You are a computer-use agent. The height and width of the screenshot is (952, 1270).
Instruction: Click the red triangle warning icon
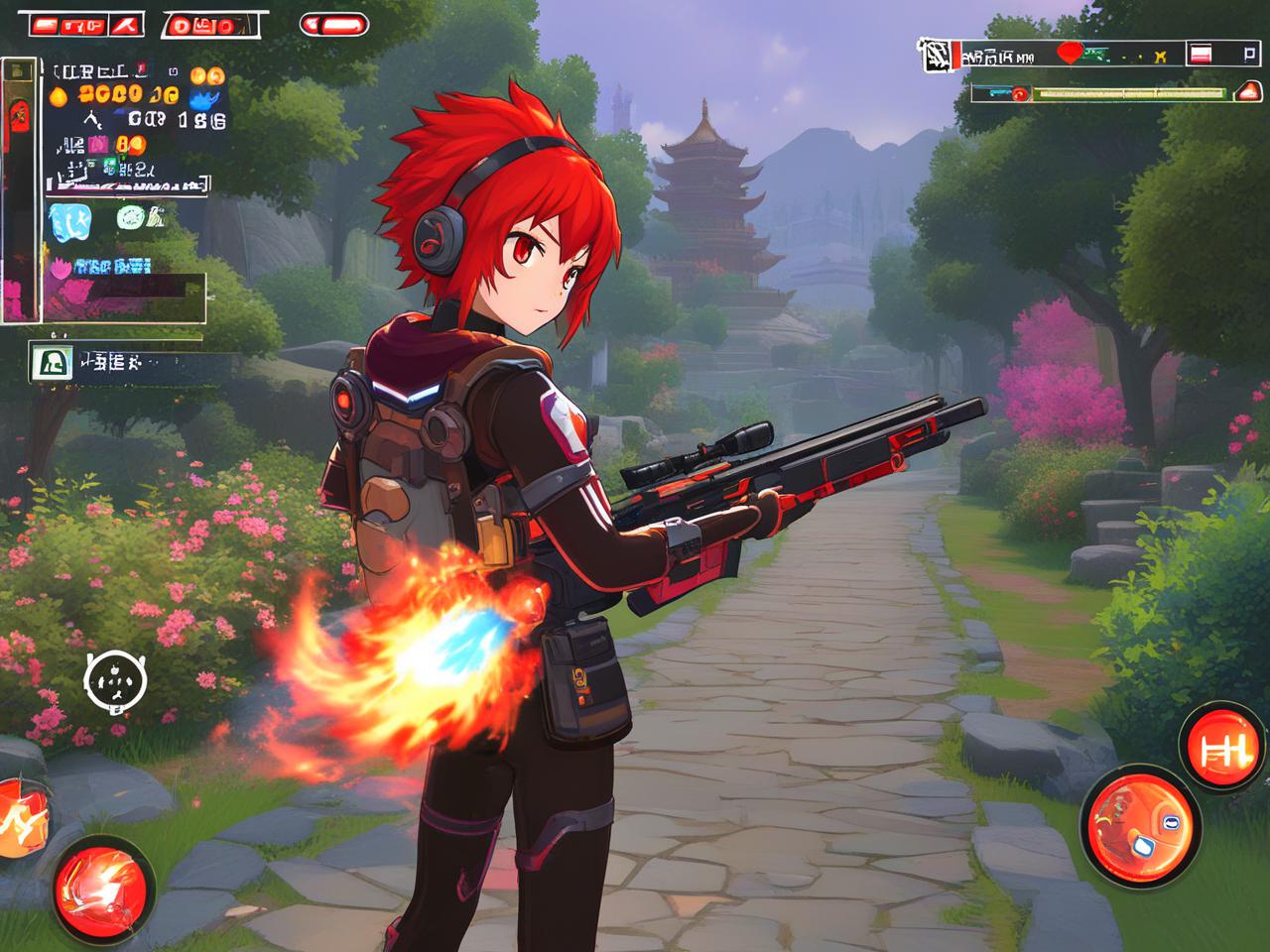pos(1246,92)
